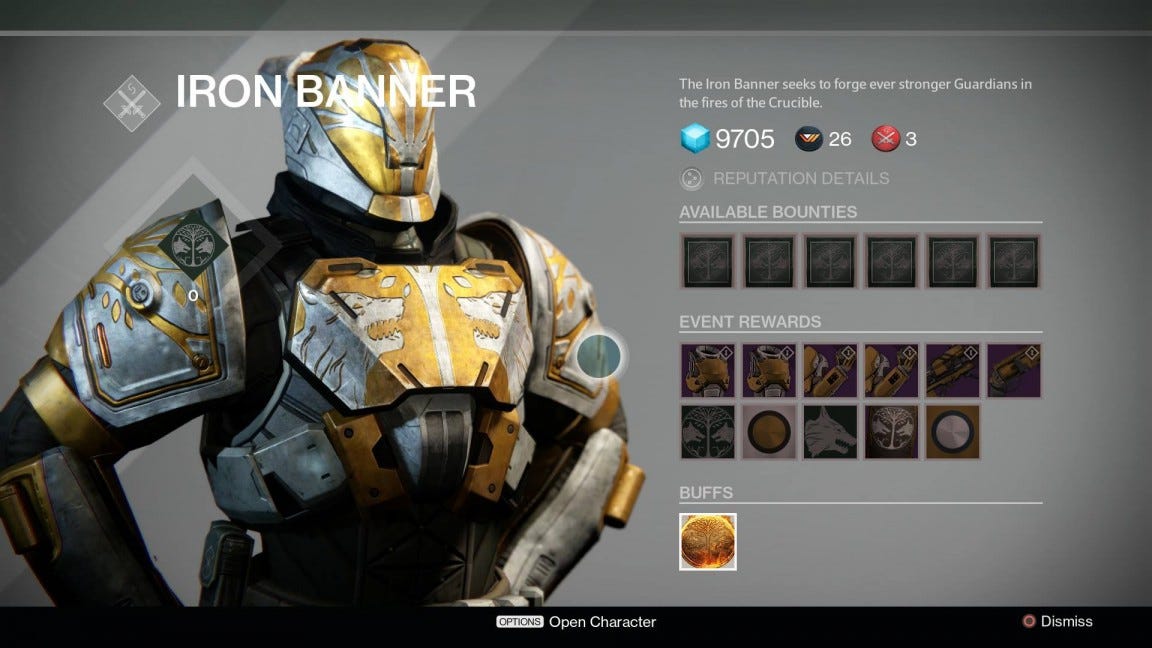
Task: Inspect the golden tree buff icon
Action: [x=708, y=542]
